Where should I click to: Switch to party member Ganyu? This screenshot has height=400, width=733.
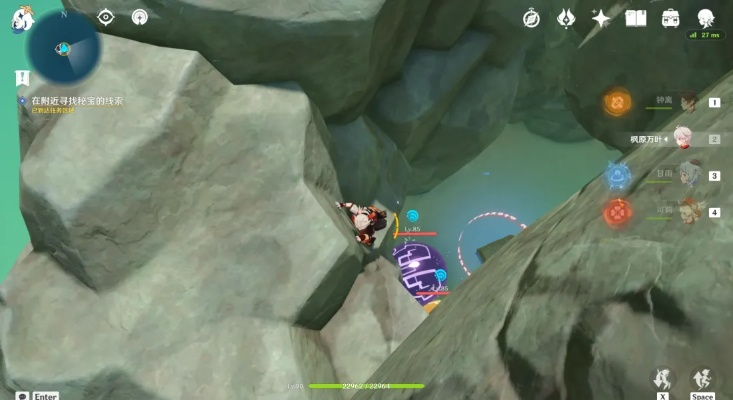pos(688,175)
